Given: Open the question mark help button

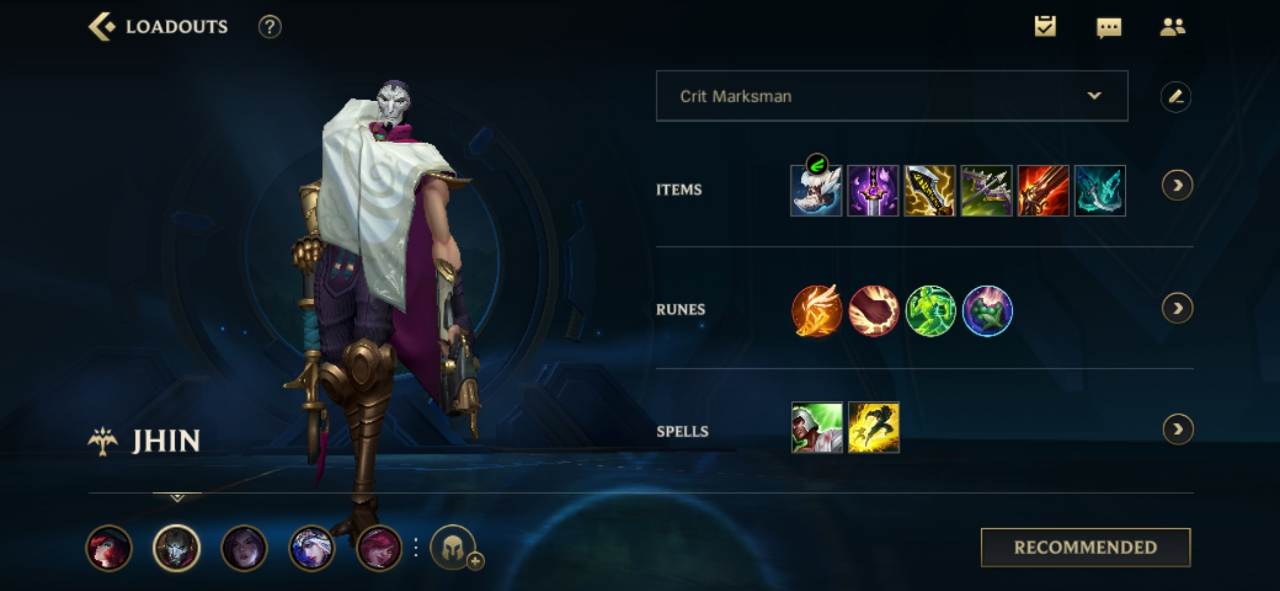Looking at the screenshot, I should pos(270,27).
